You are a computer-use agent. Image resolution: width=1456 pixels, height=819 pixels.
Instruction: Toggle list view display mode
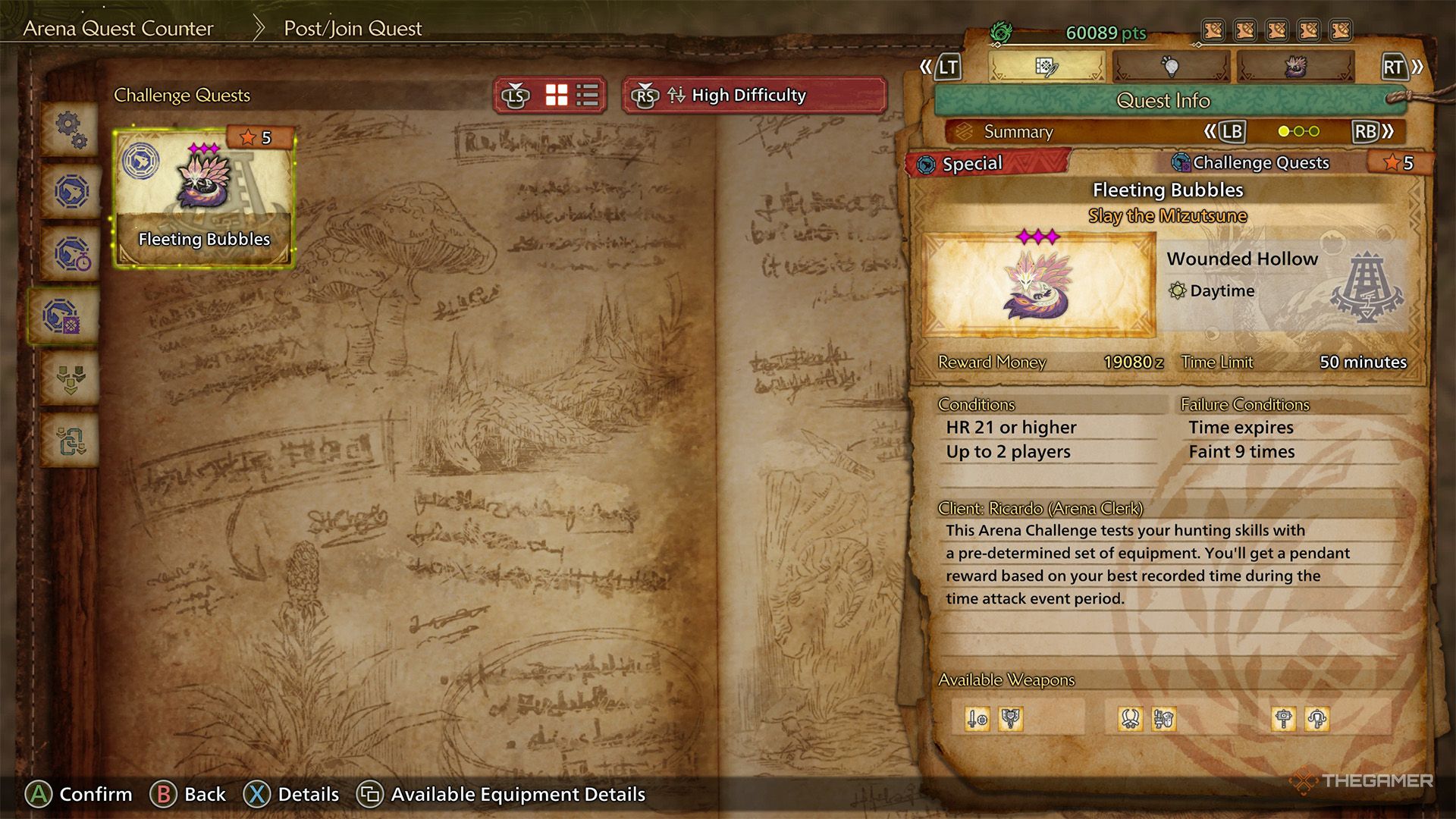(x=587, y=95)
